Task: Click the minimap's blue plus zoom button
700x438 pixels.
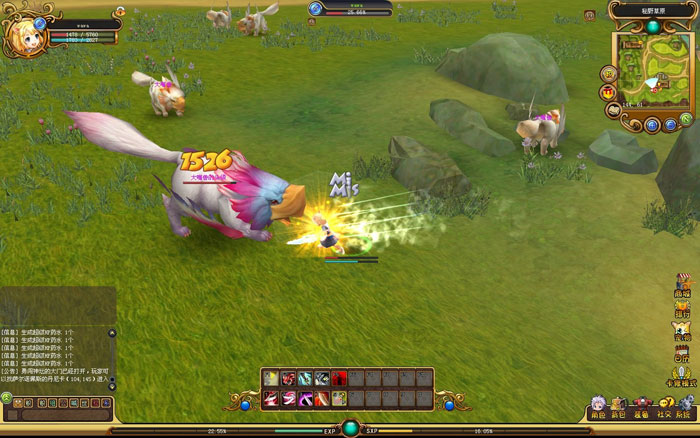Action: click(651, 125)
